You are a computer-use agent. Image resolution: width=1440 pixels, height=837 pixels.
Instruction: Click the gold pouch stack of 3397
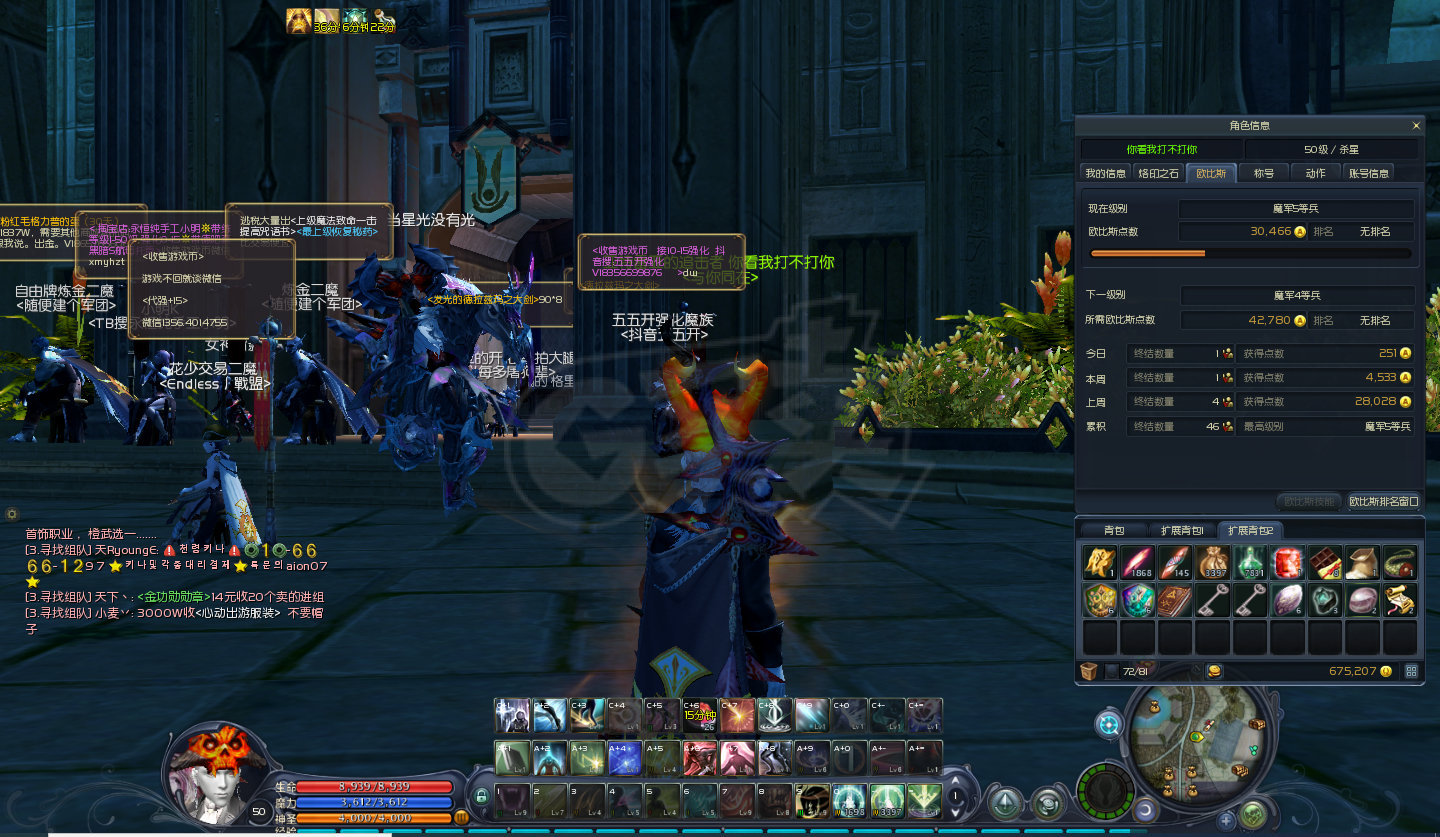click(x=1213, y=562)
